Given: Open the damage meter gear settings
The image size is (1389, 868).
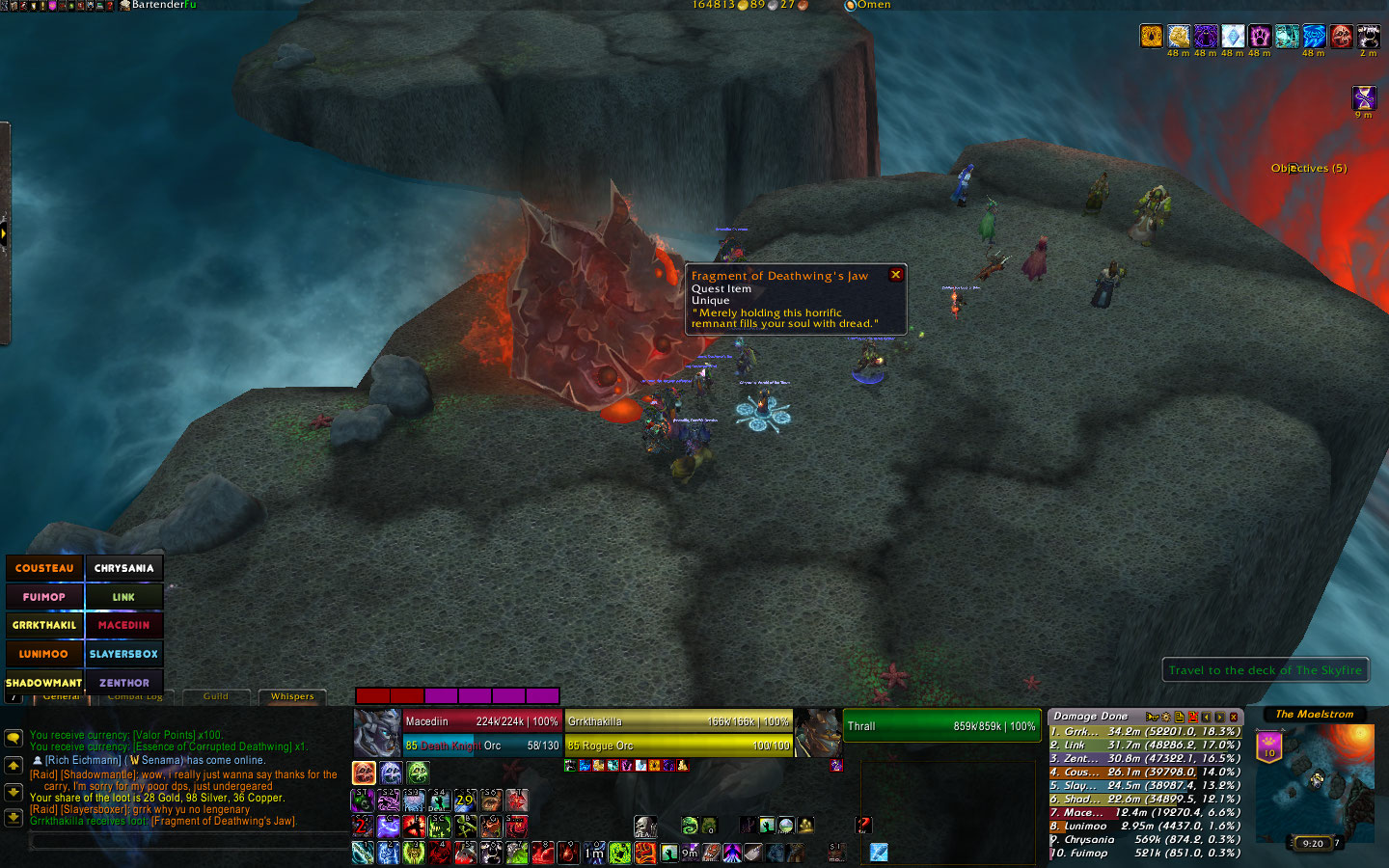Looking at the screenshot, I should click(1165, 717).
